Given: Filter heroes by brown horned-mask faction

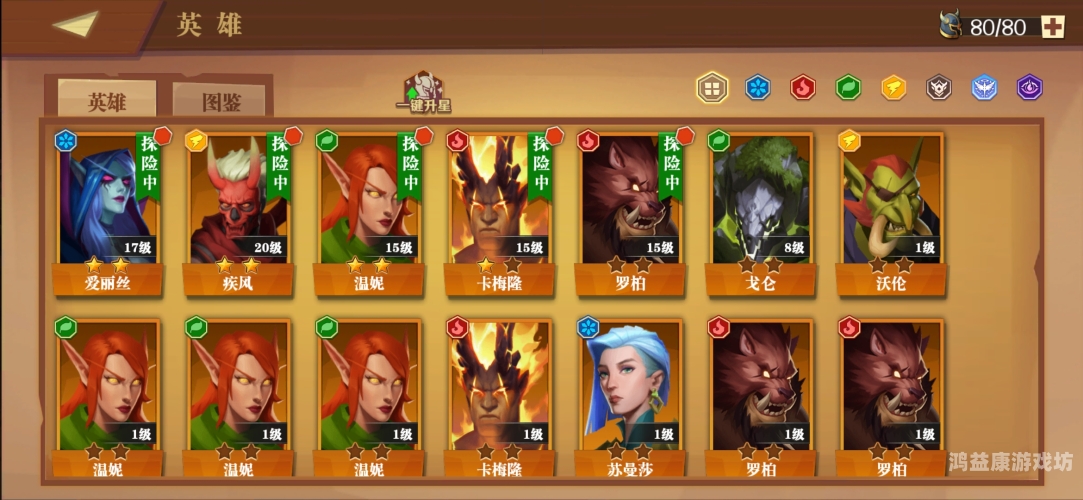Looking at the screenshot, I should click(938, 88).
